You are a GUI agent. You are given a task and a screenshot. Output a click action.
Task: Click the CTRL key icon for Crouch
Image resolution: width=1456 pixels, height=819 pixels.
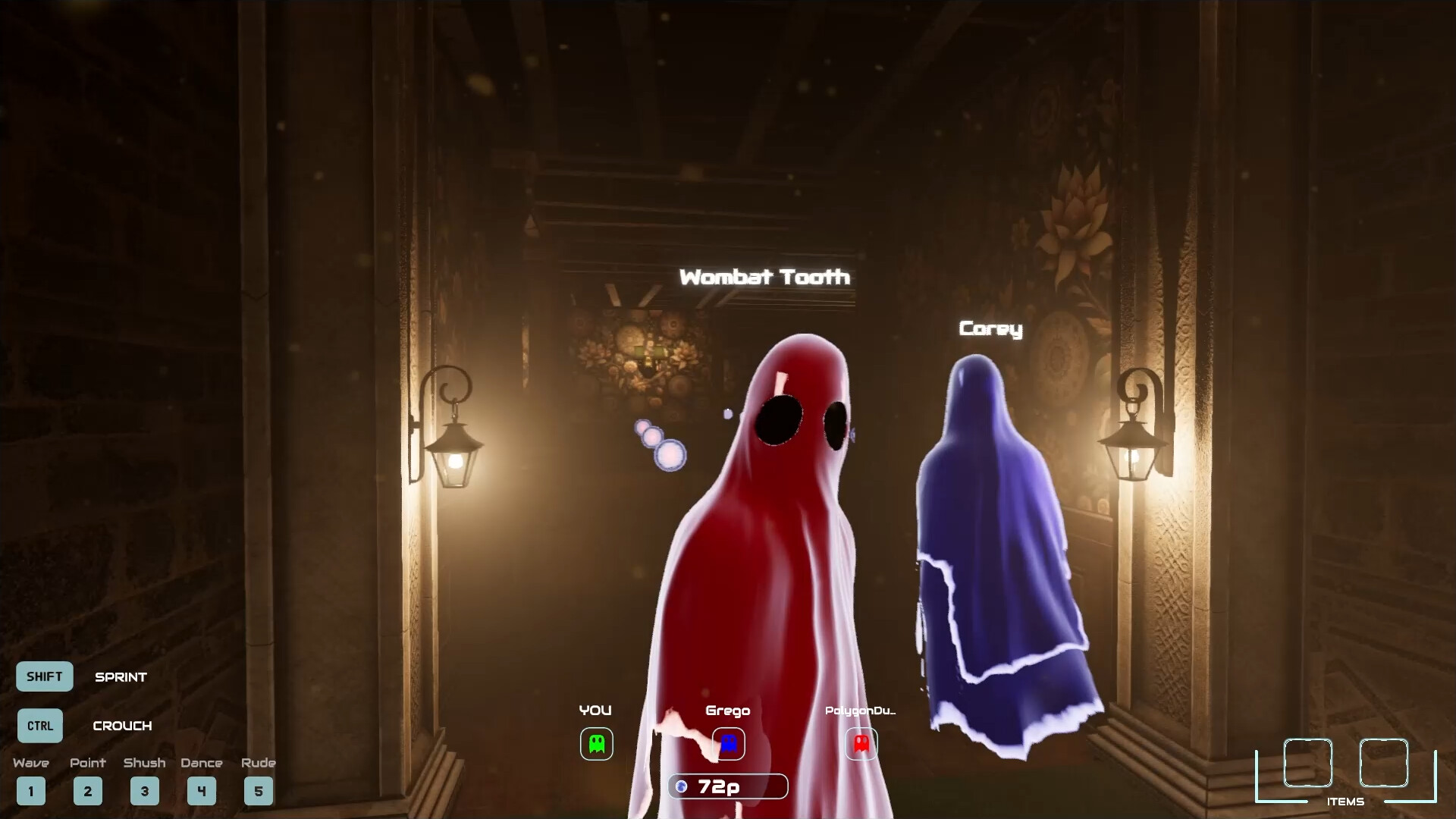(40, 726)
